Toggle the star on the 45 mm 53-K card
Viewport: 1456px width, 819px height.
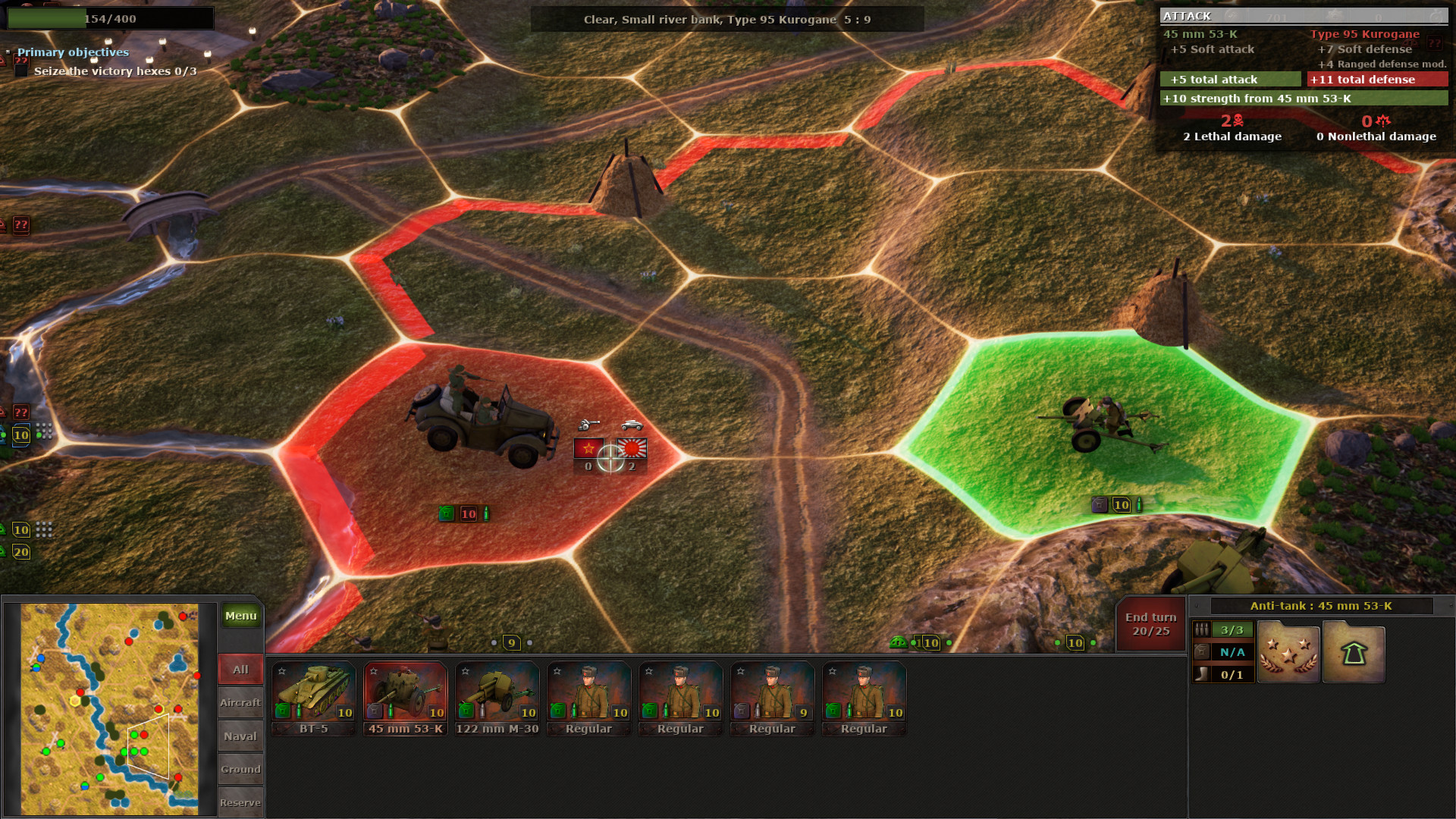pyautogui.click(x=373, y=670)
